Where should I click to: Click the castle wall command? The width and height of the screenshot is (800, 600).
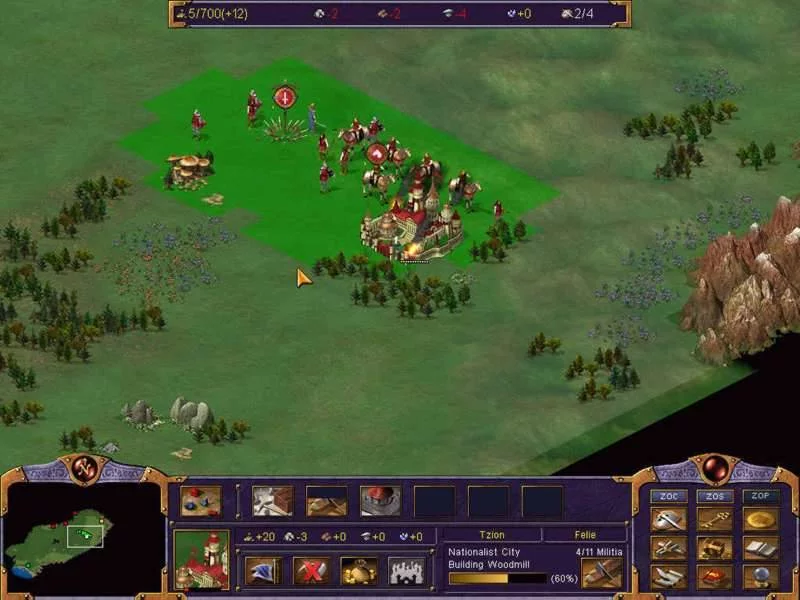(x=407, y=571)
